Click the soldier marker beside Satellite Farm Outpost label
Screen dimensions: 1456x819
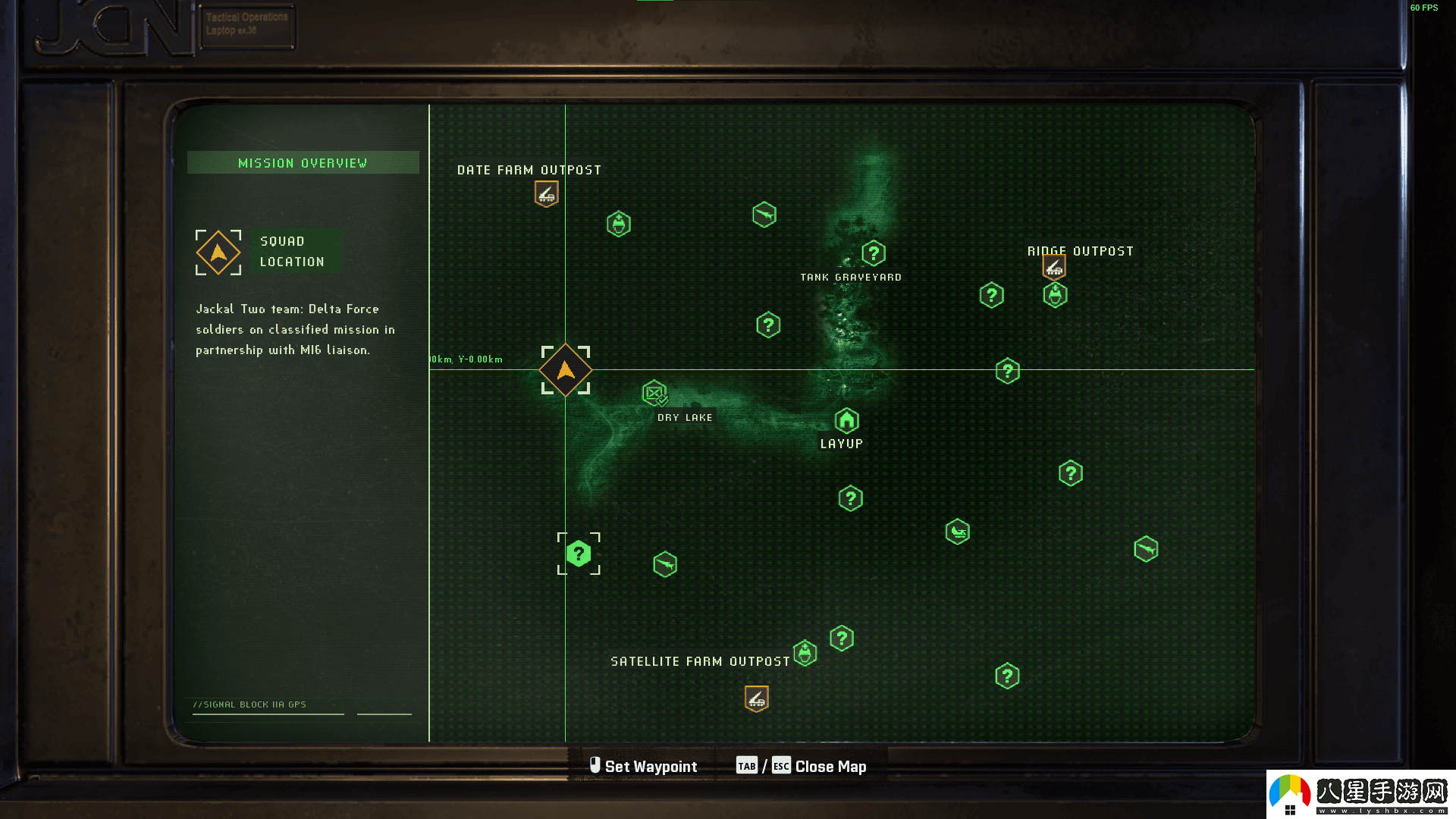pyautogui.click(x=805, y=653)
